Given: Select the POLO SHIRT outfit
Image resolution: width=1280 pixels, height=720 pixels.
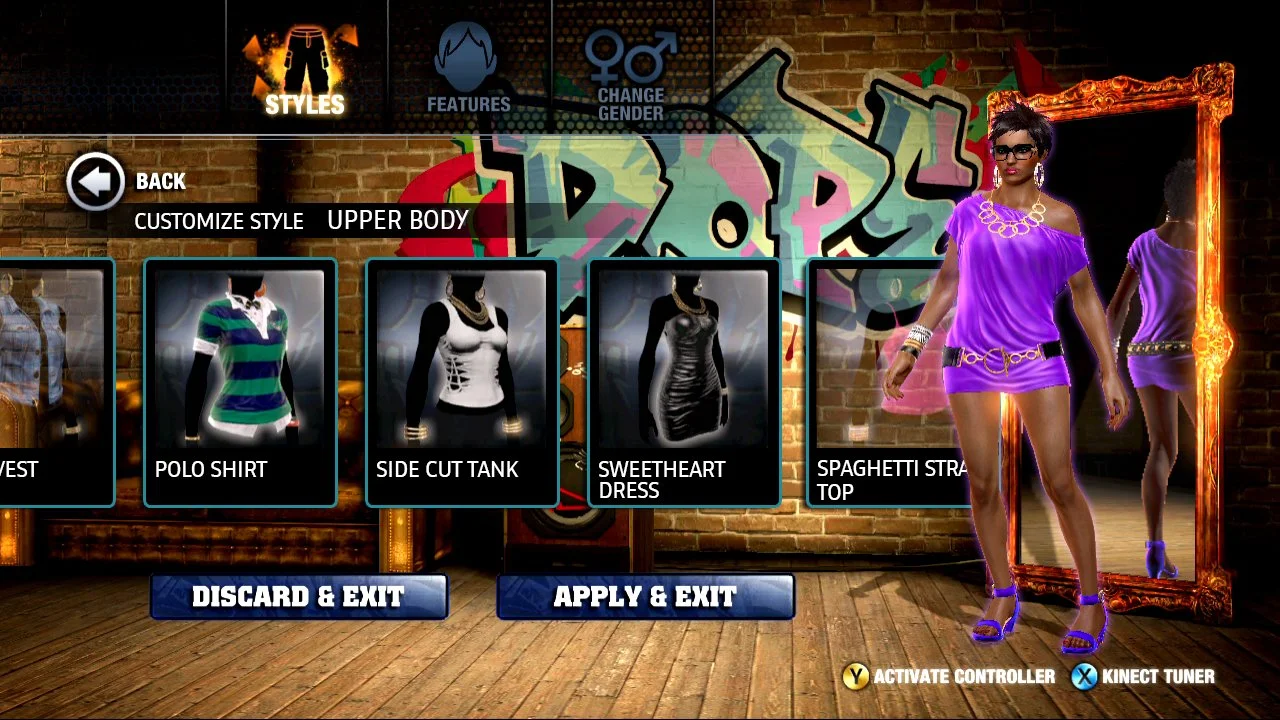Looking at the screenshot, I should coord(240,380).
